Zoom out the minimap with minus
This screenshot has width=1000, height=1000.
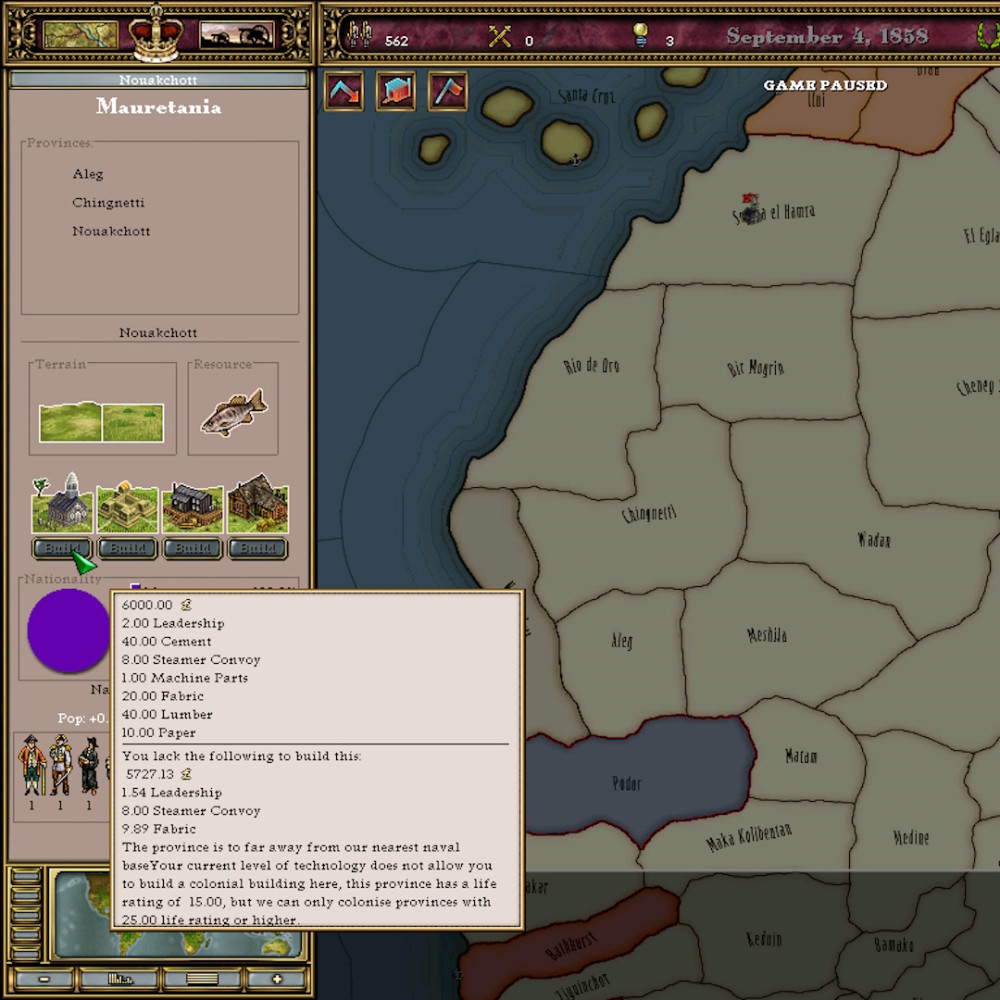(x=45, y=978)
